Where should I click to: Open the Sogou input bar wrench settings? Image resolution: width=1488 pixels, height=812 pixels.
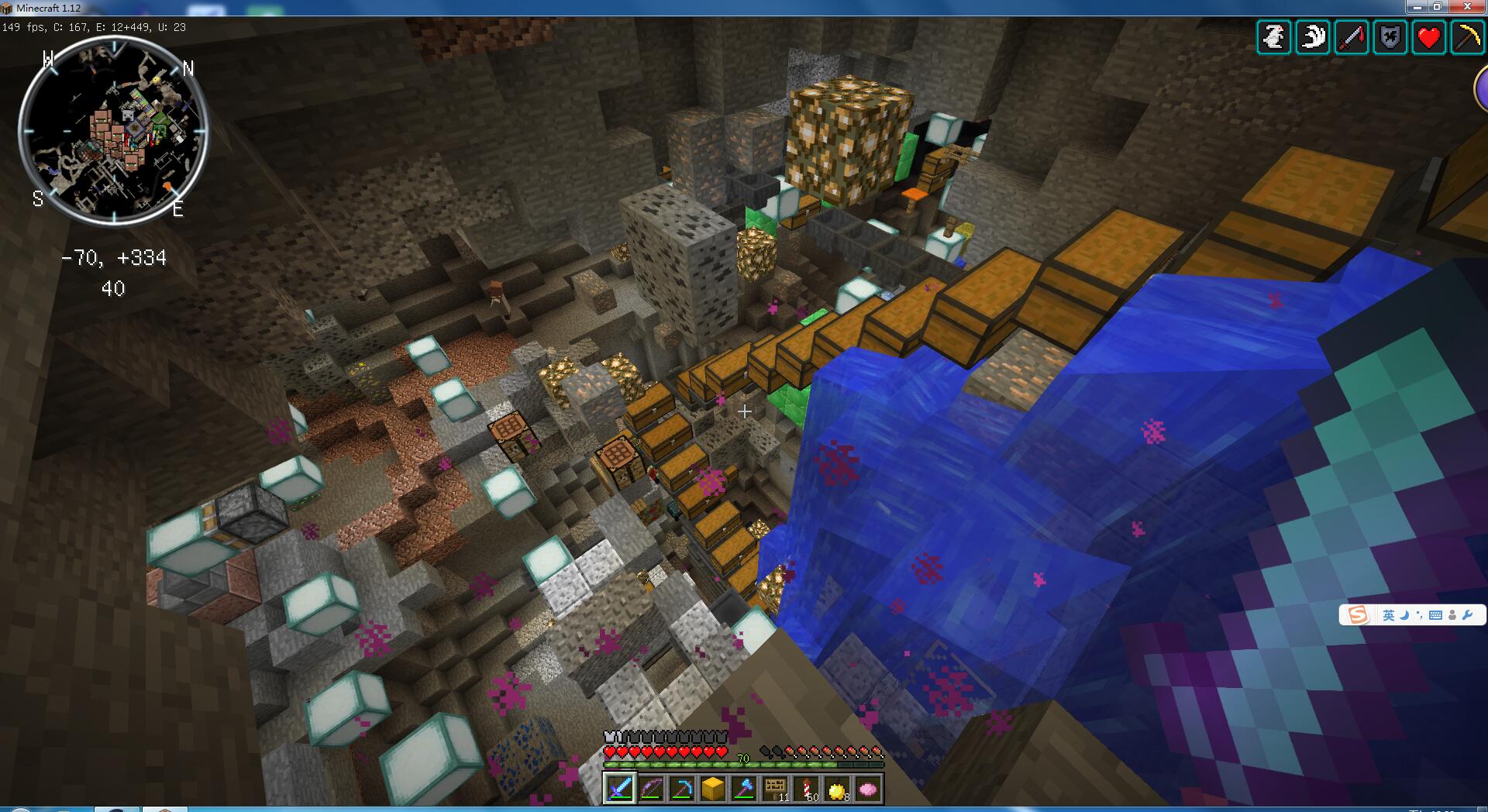[1467, 615]
